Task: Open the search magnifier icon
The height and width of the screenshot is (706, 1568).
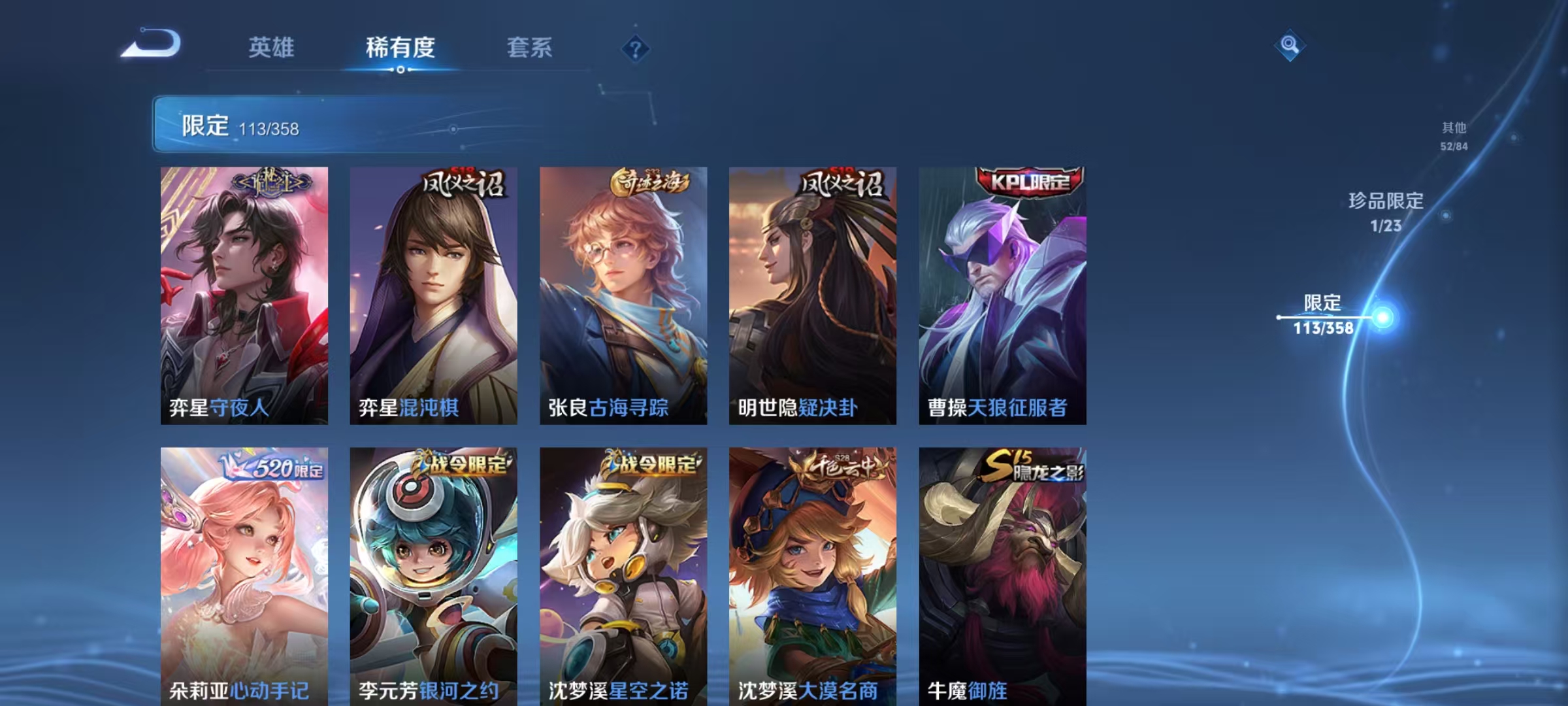Action: (1288, 46)
